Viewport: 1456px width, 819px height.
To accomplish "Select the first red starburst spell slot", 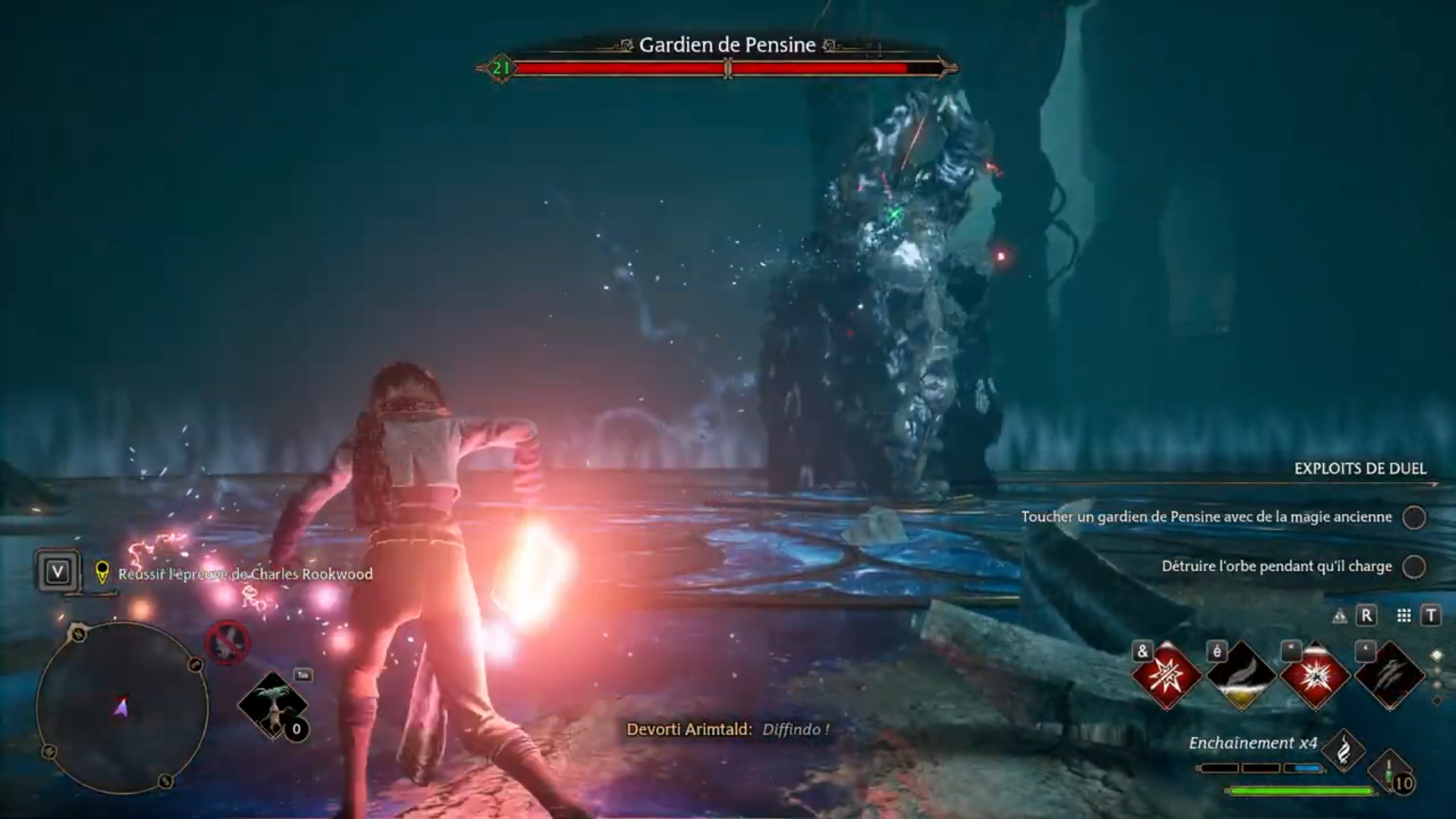I will pos(1166,676).
